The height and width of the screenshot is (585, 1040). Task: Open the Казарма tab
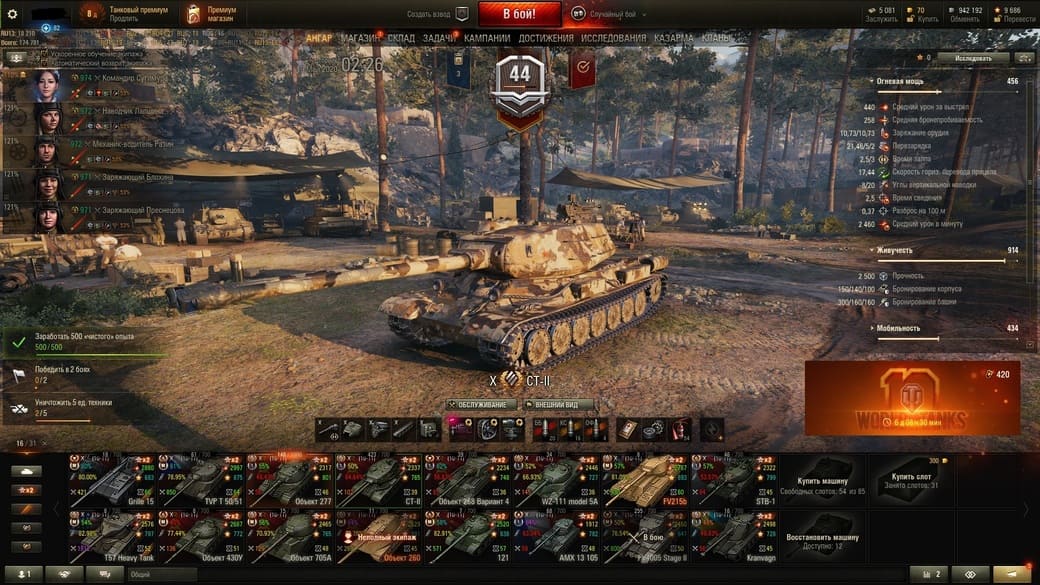pos(673,38)
